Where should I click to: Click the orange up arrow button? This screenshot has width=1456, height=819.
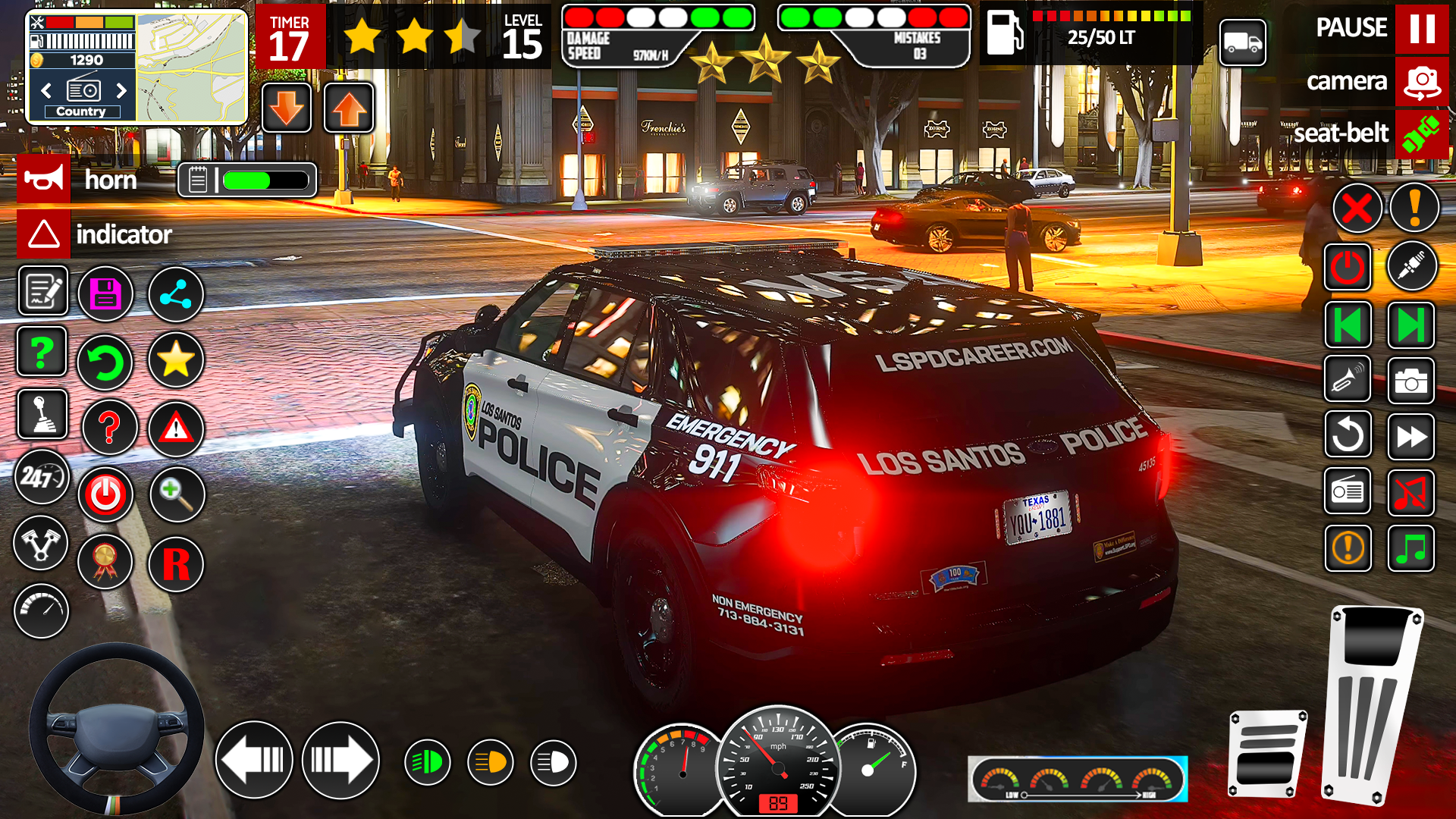point(349,108)
